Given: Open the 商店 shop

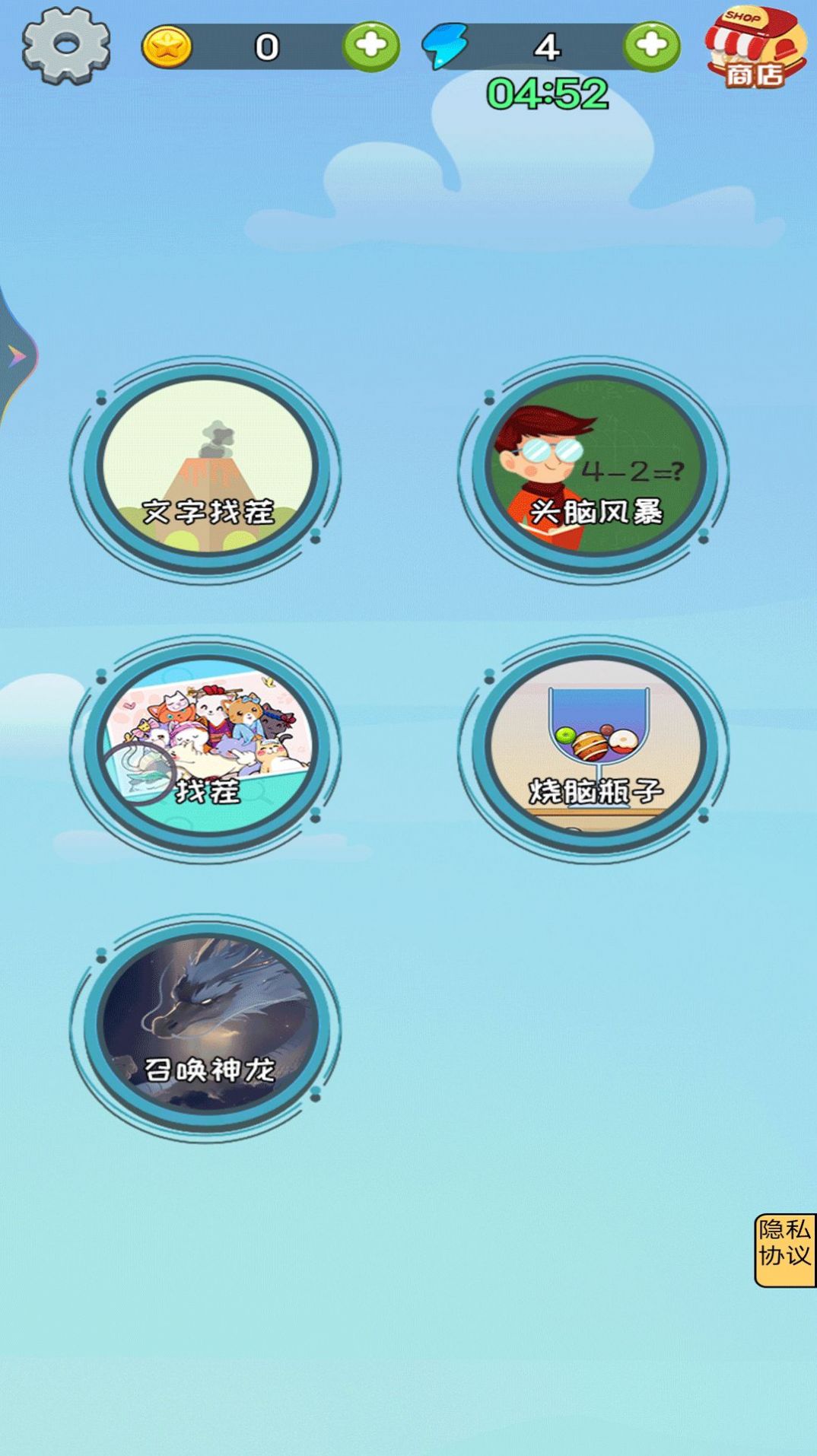Looking at the screenshot, I should pyautogui.click(x=755, y=48).
